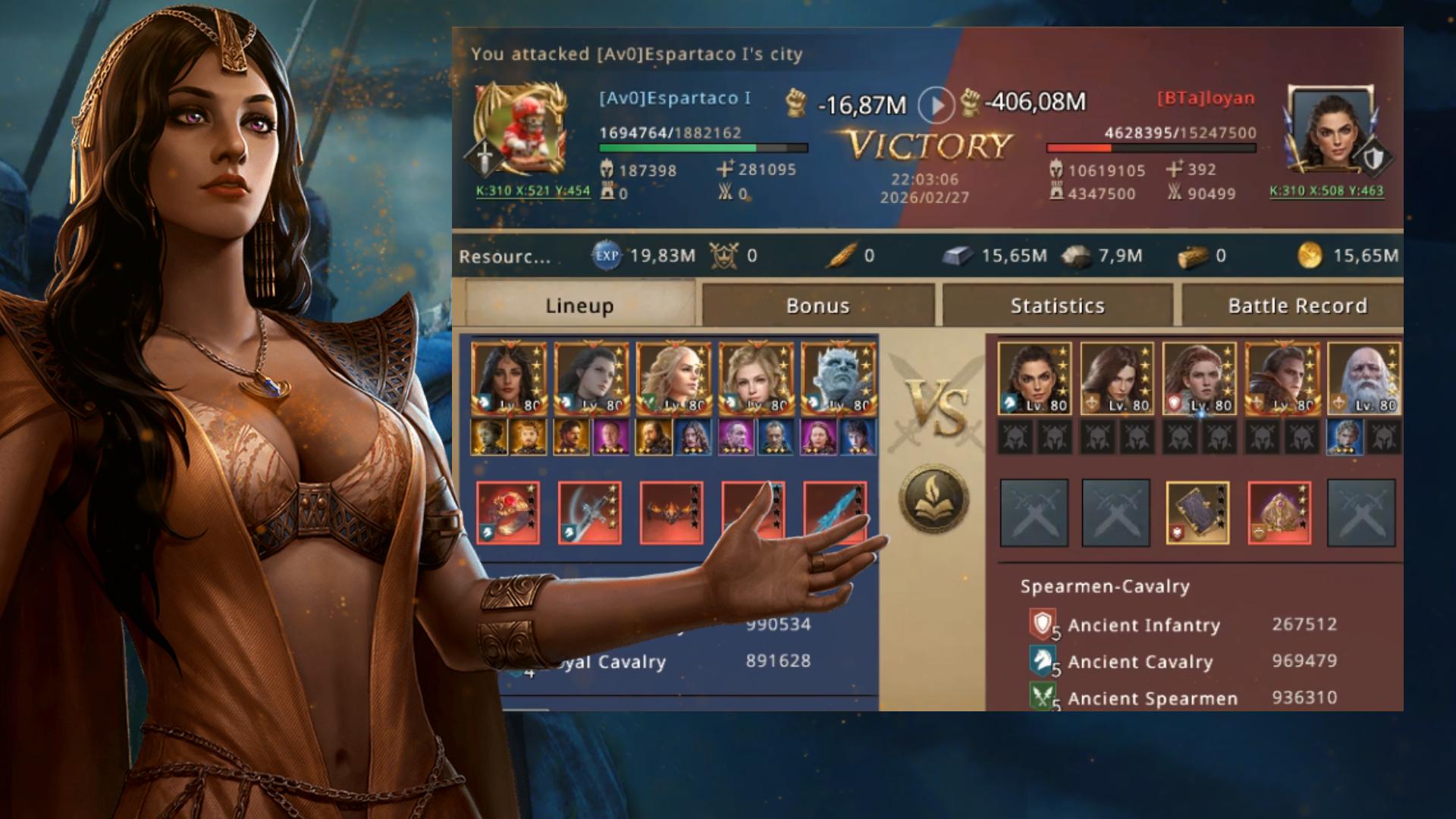This screenshot has height=819, width=1456.
Task: Switch to the Lineup tab
Action: tap(580, 306)
